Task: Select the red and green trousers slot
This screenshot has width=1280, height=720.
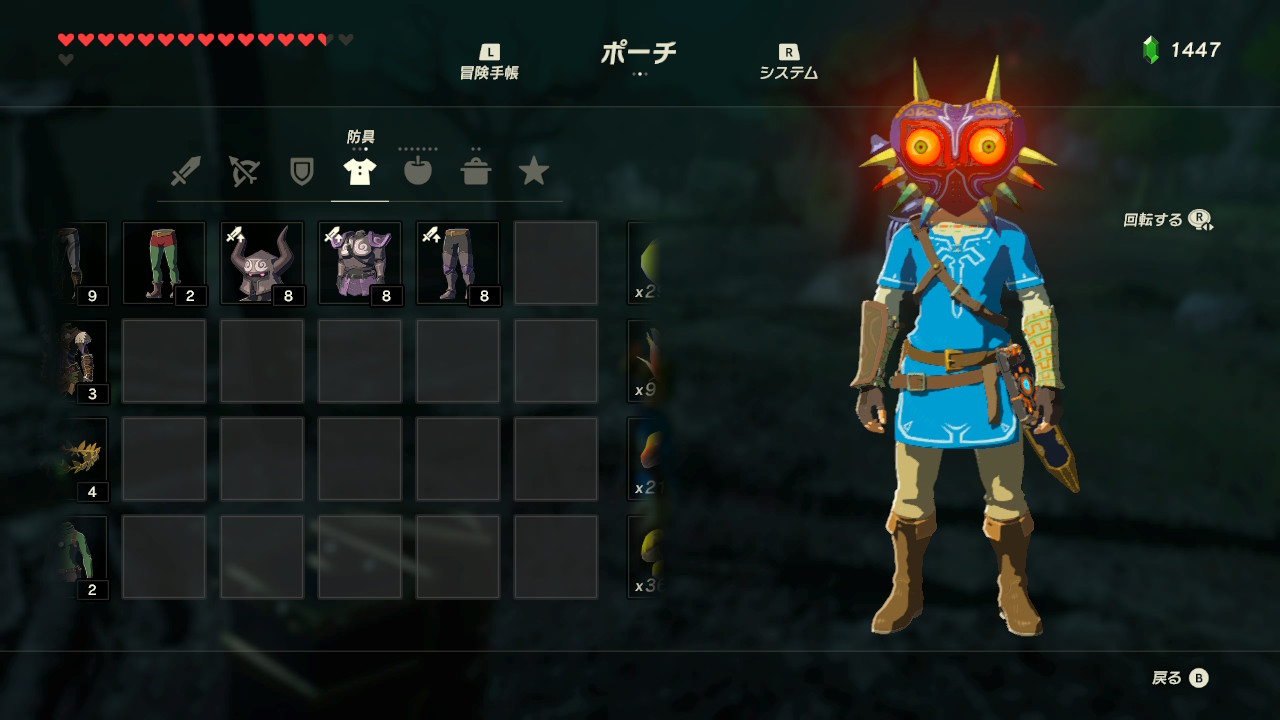Action: 164,263
